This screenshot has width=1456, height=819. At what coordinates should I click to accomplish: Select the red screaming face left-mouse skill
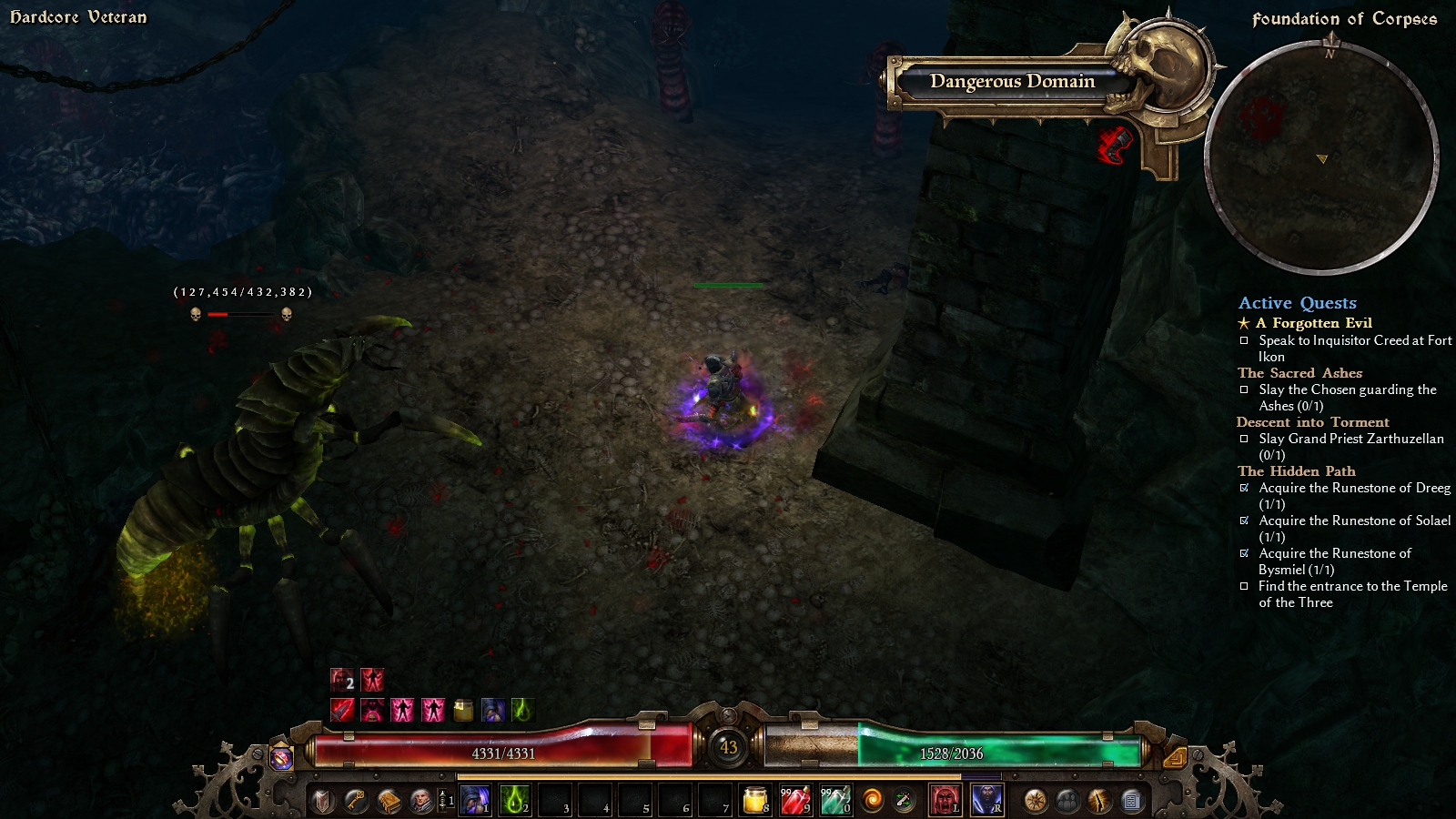coord(945,801)
